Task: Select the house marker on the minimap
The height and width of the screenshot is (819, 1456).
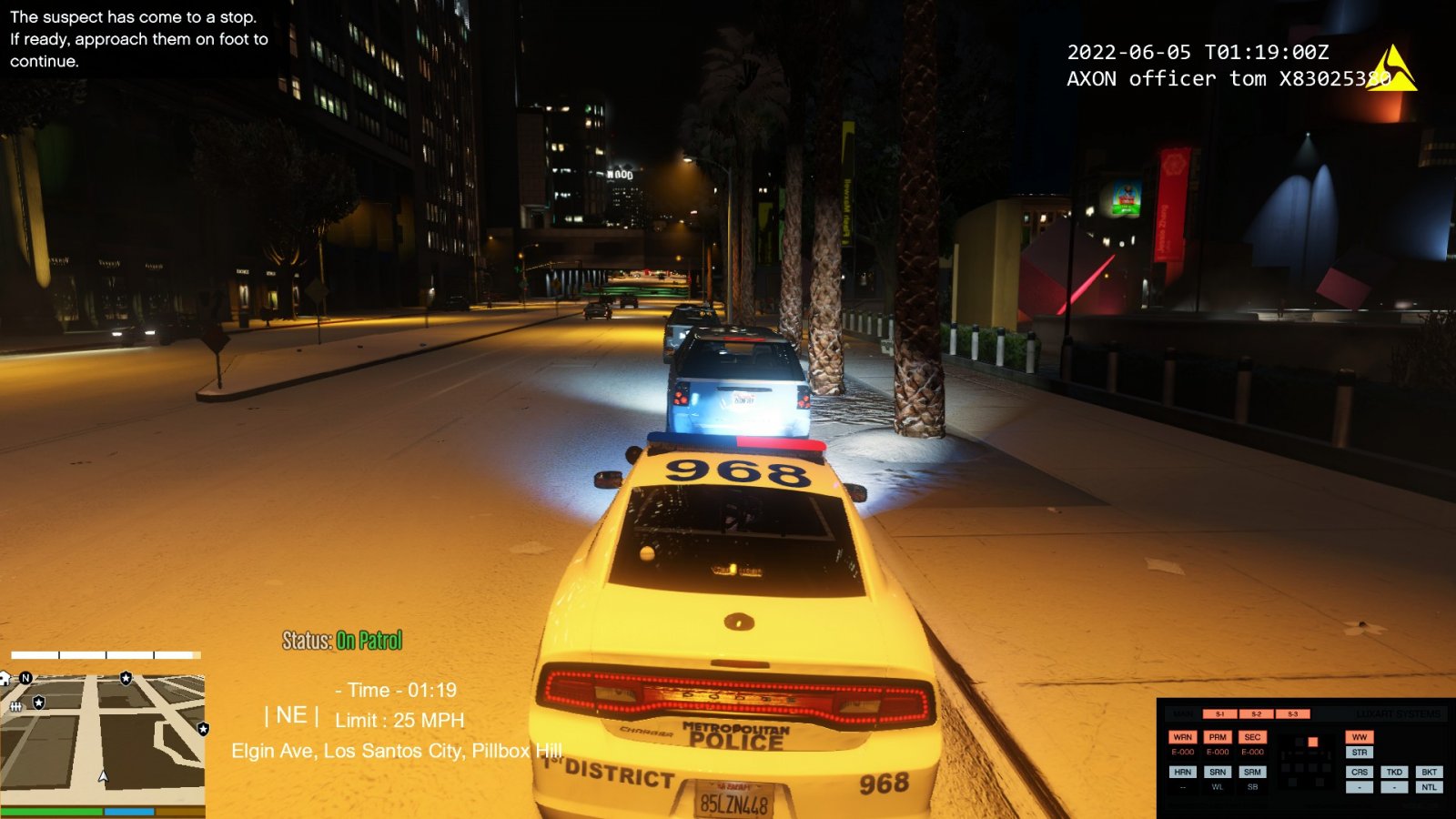Action: (5, 679)
